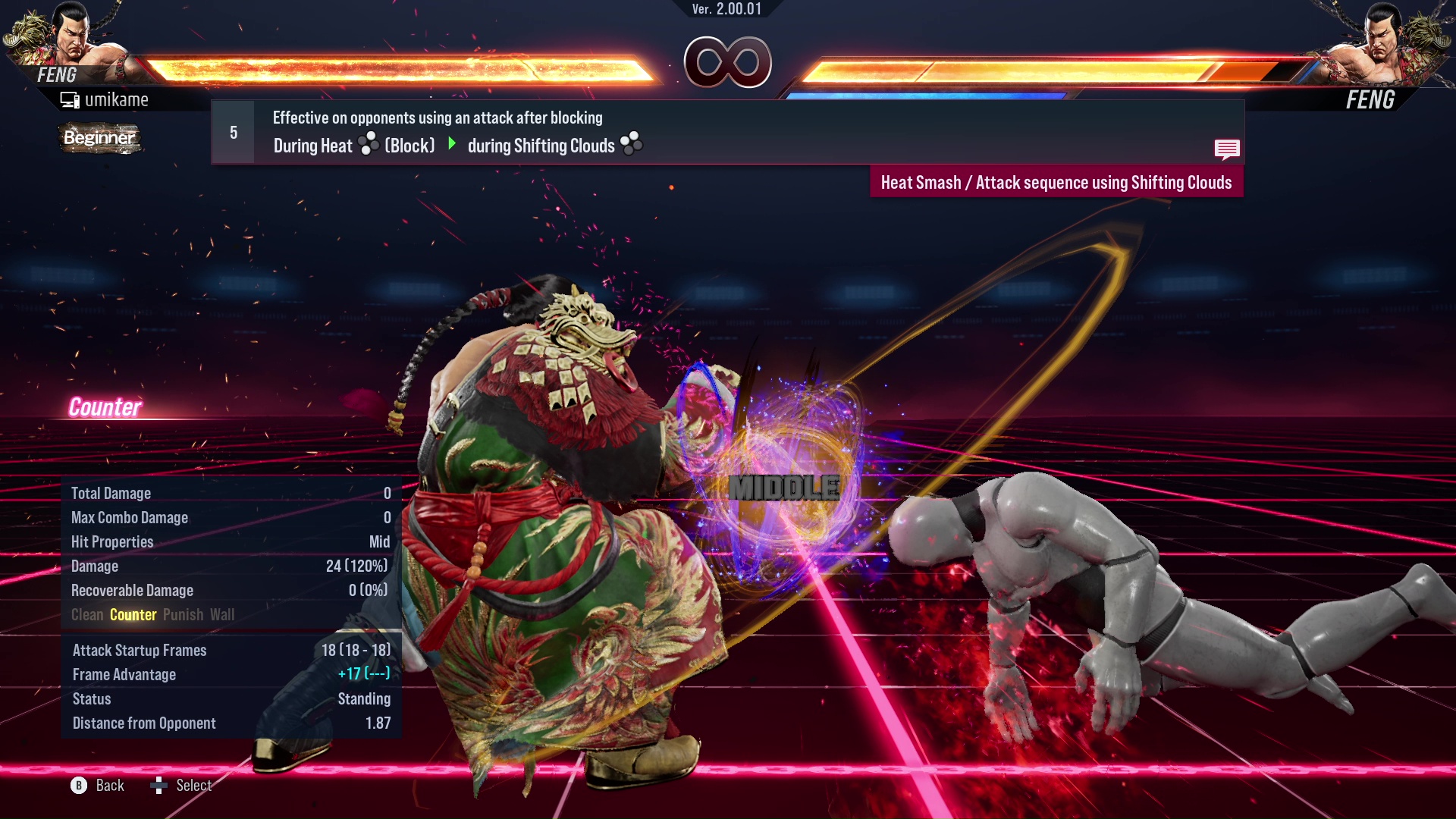Click the D-pad Select prompt icon

click(x=160, y=786)
